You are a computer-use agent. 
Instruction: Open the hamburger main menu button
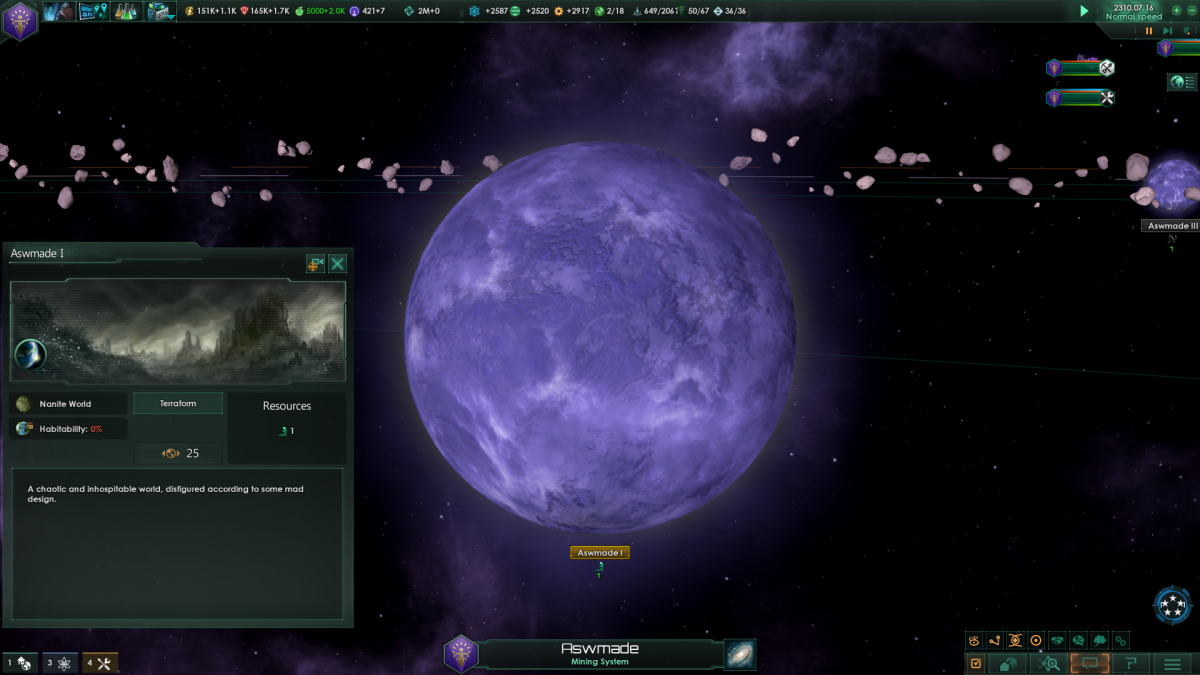(1172, 663)
